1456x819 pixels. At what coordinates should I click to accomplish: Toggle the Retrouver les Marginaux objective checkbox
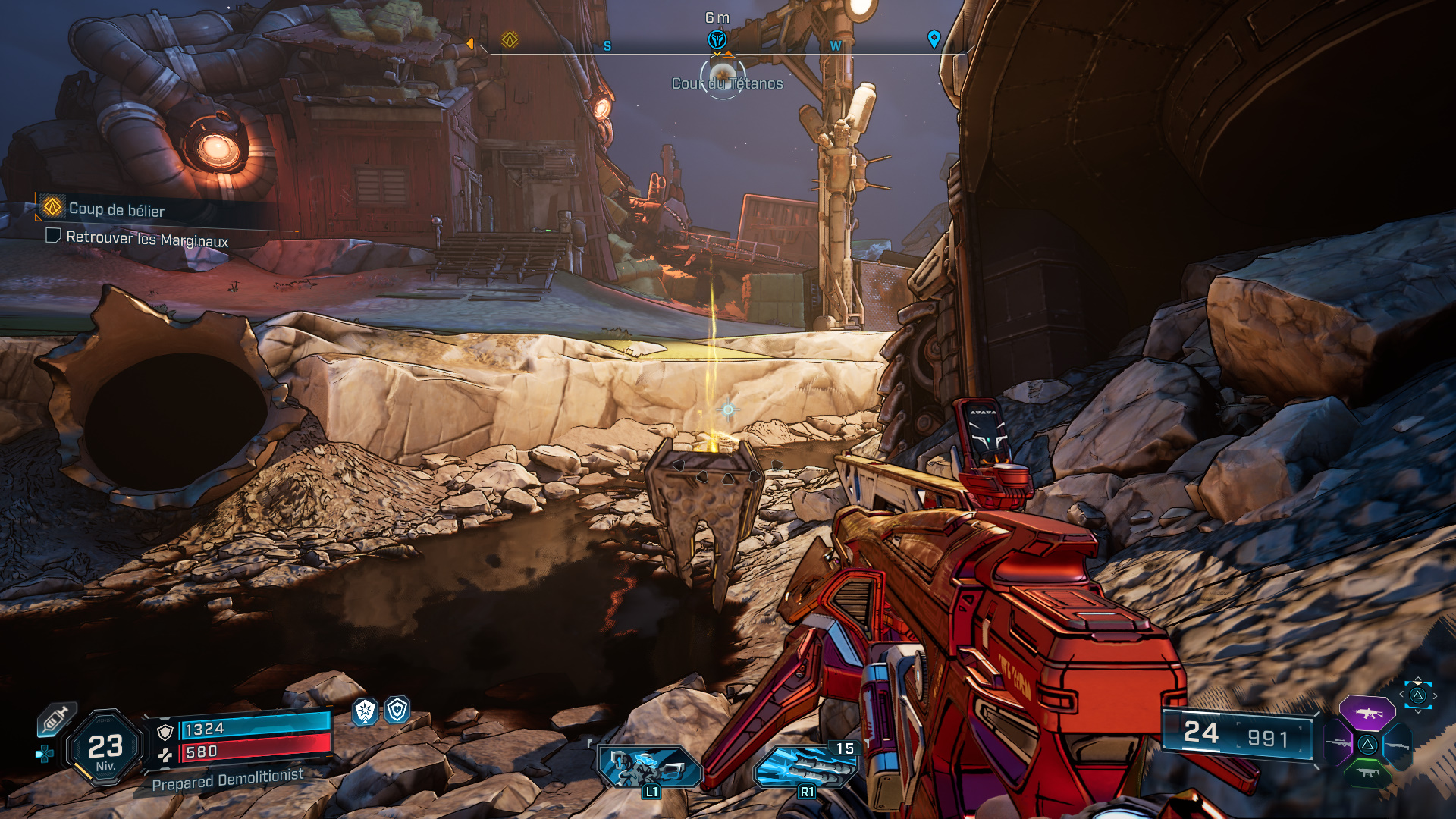[x=53, y=236]
